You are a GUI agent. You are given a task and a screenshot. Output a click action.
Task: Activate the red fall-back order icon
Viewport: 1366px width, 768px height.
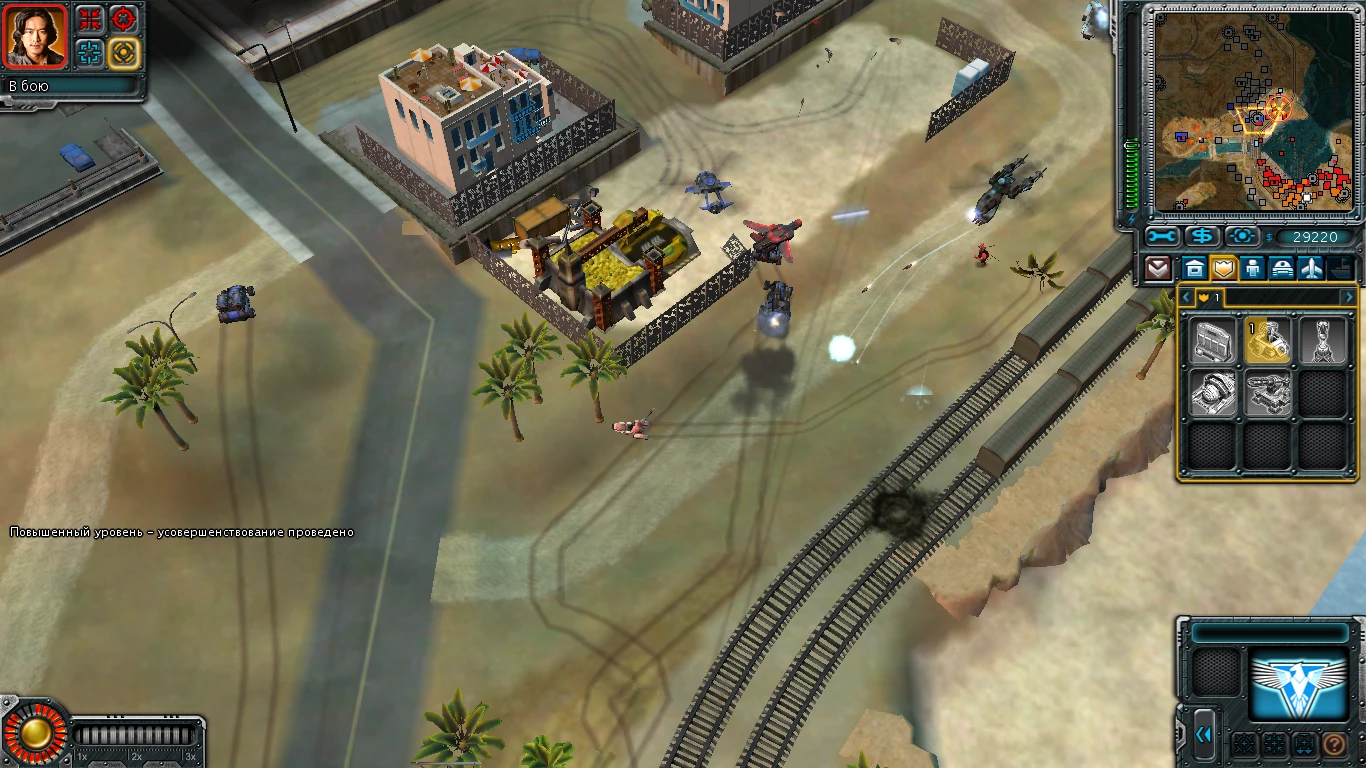[90, 18]
